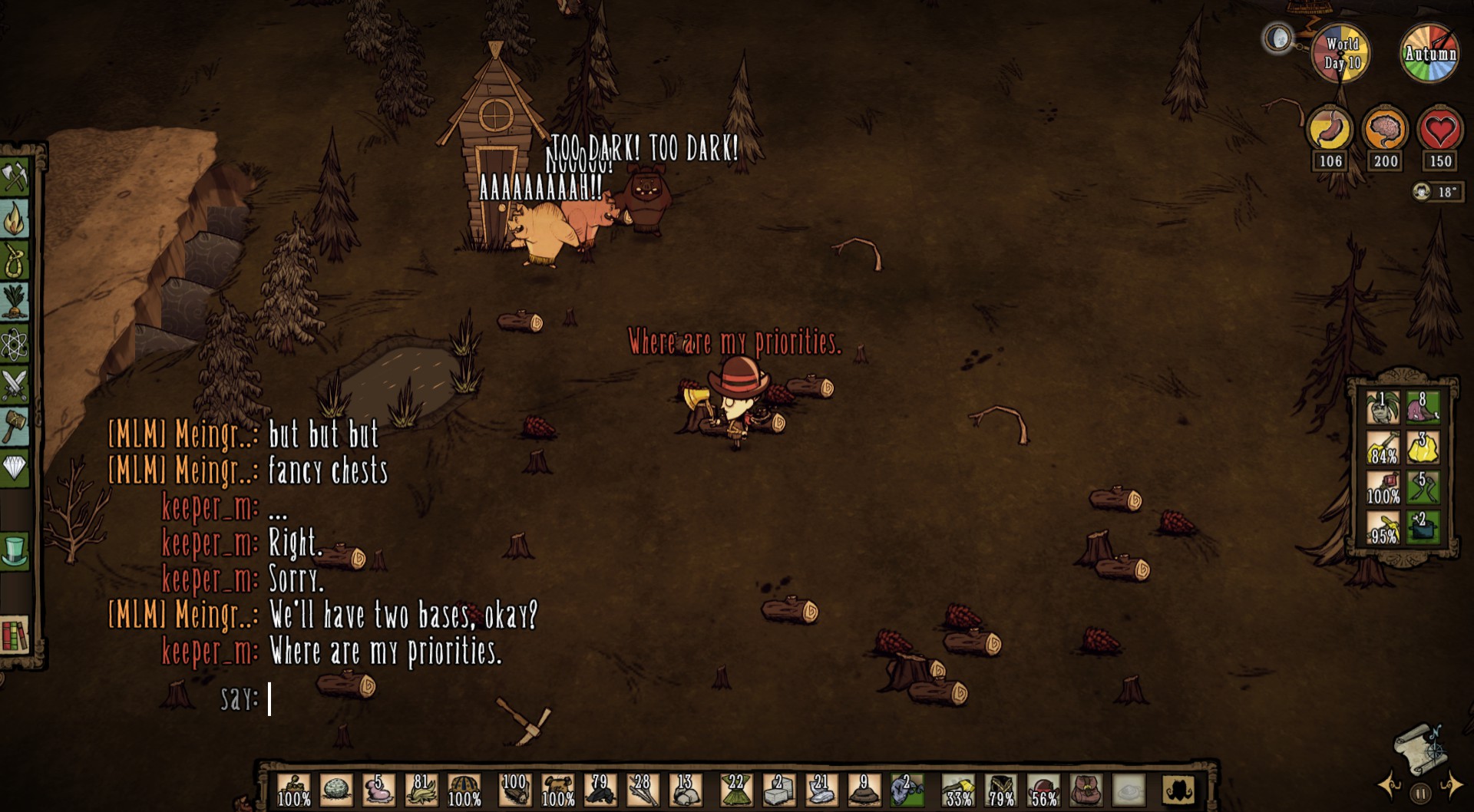This screenshot has height=812, width=1474.
Task: Select the gold nuggets in the backpack
Action: pos(1423,447)
